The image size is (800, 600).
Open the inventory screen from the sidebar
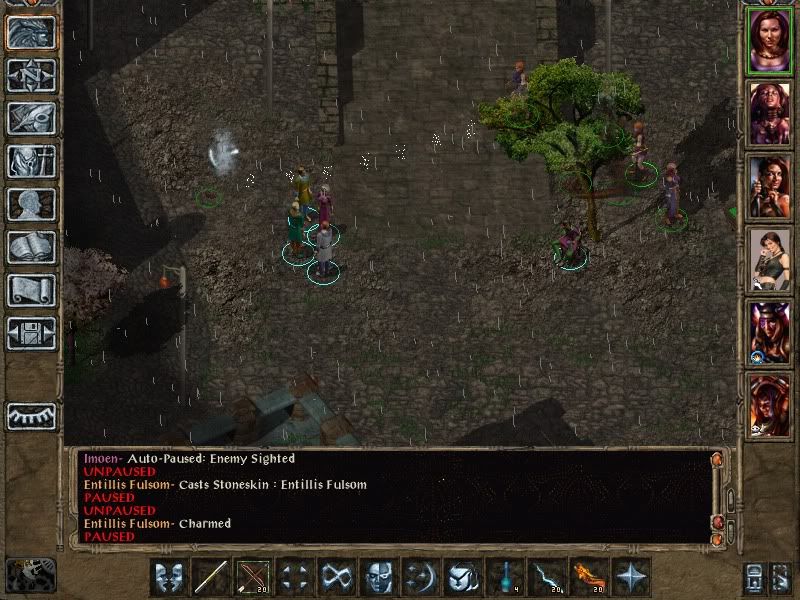pos(31,161)
